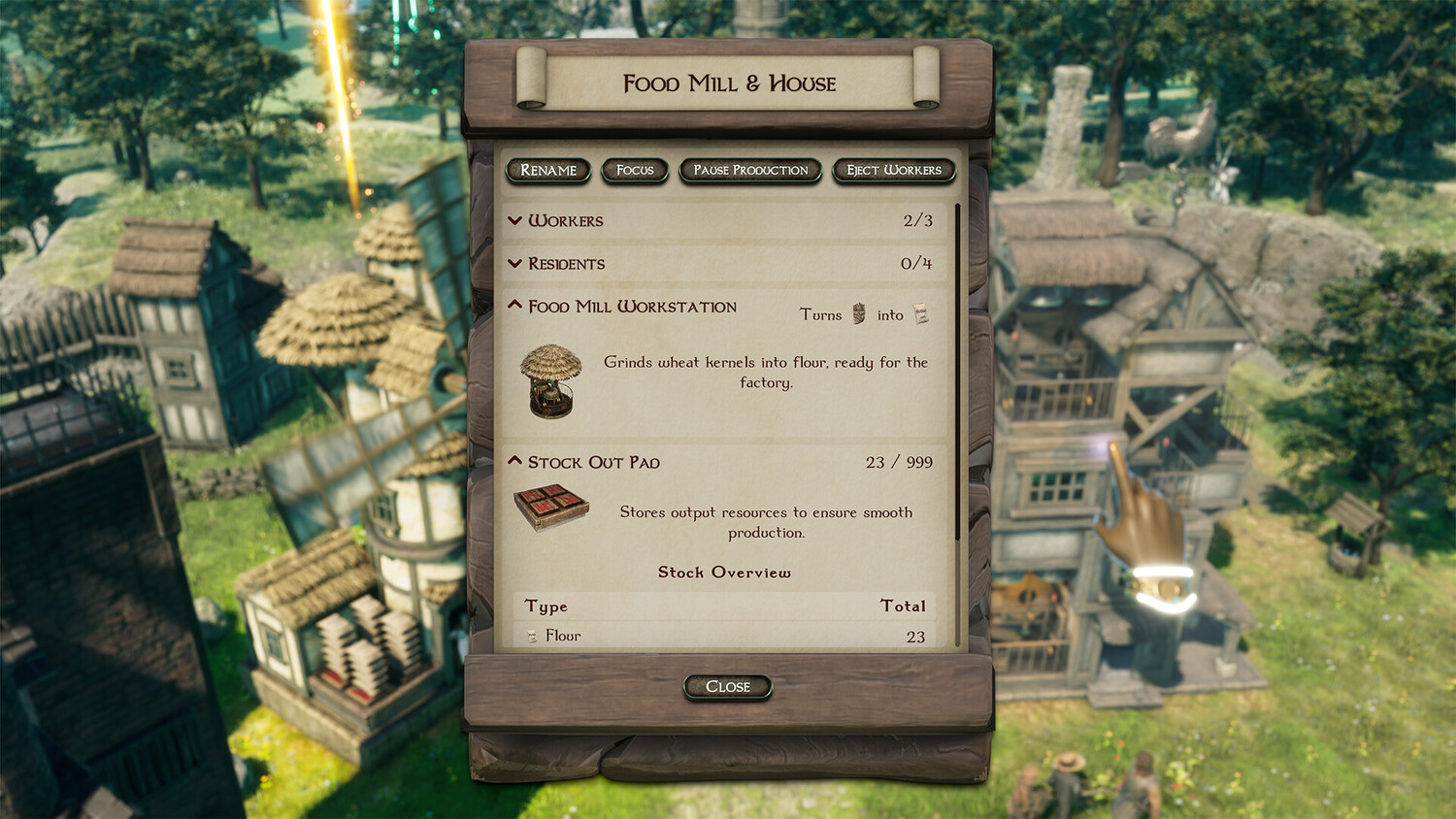Focus the camera on this building
1456x819 pixels.
635,171
